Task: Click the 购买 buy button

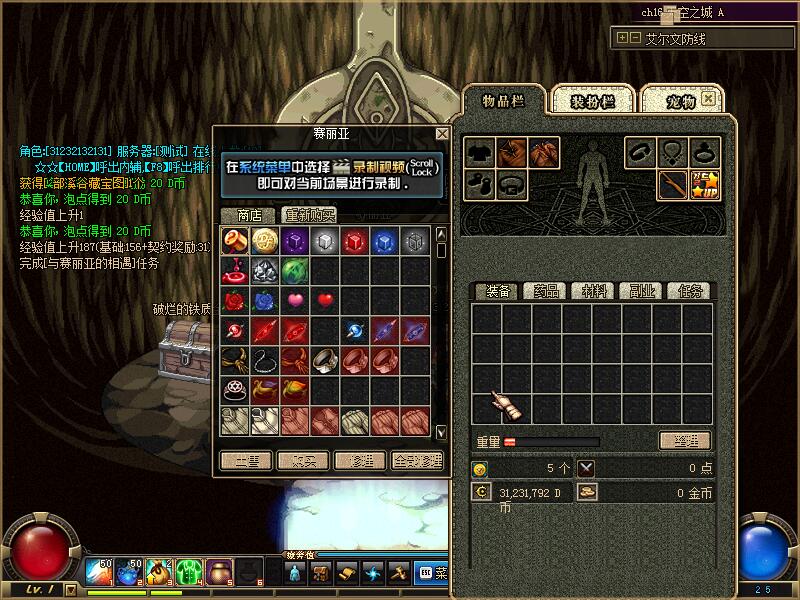Action: (303, 461)
